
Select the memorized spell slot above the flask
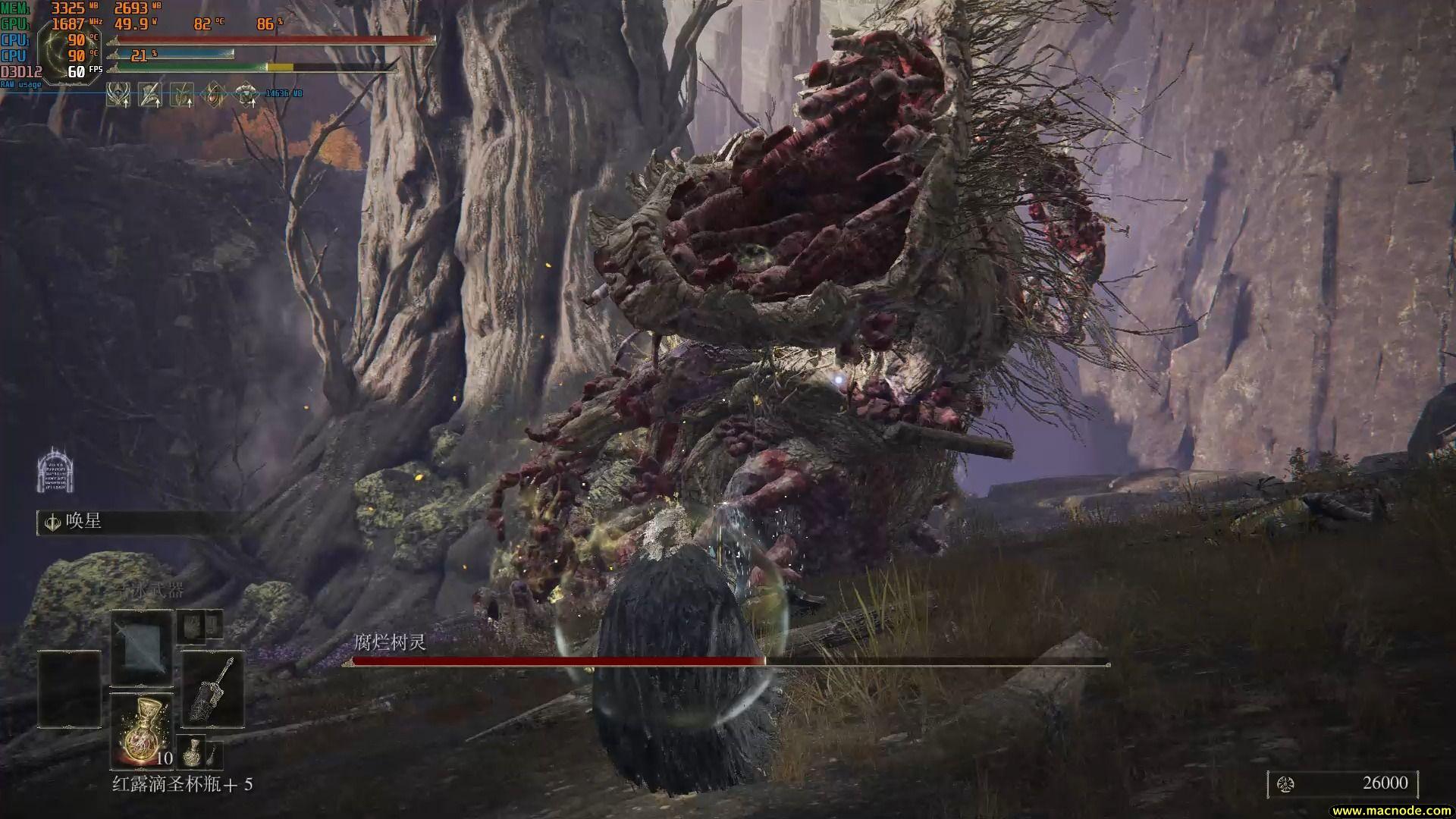click(x=142, y=649)
